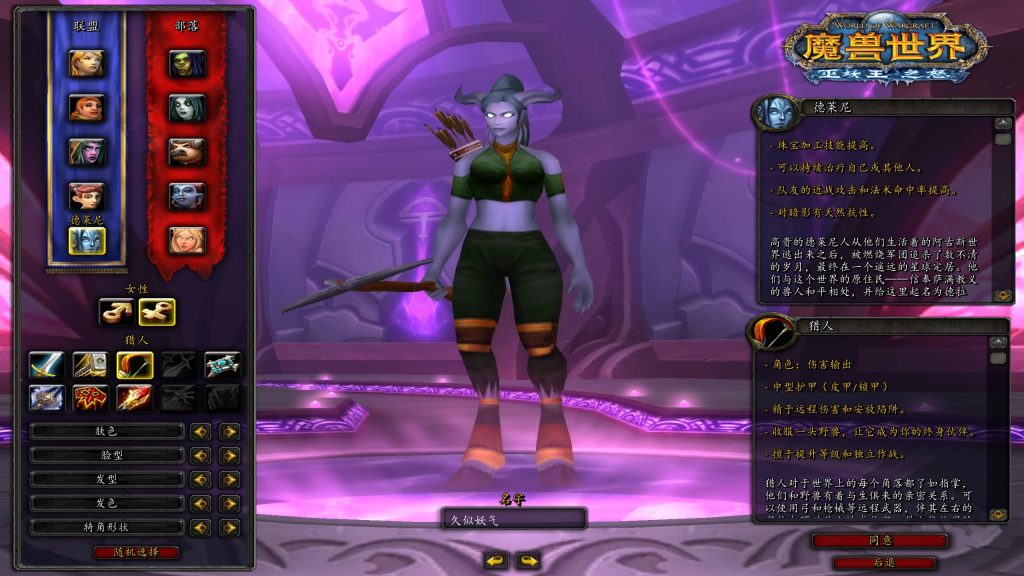
Task: Choose the Troll race portrait
Action: tap(187, 195)
